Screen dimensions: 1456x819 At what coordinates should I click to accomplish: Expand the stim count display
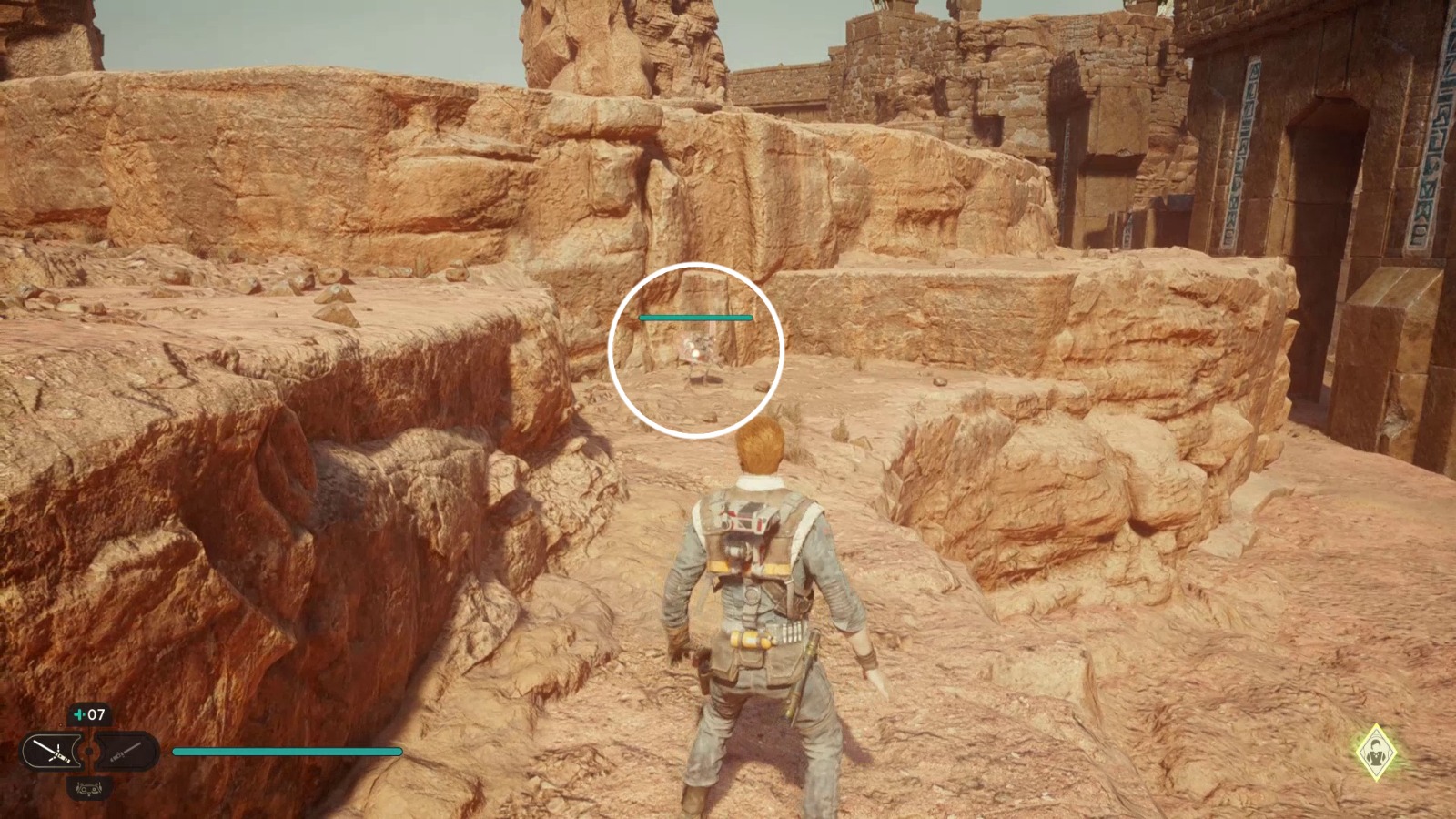(88, 713)
